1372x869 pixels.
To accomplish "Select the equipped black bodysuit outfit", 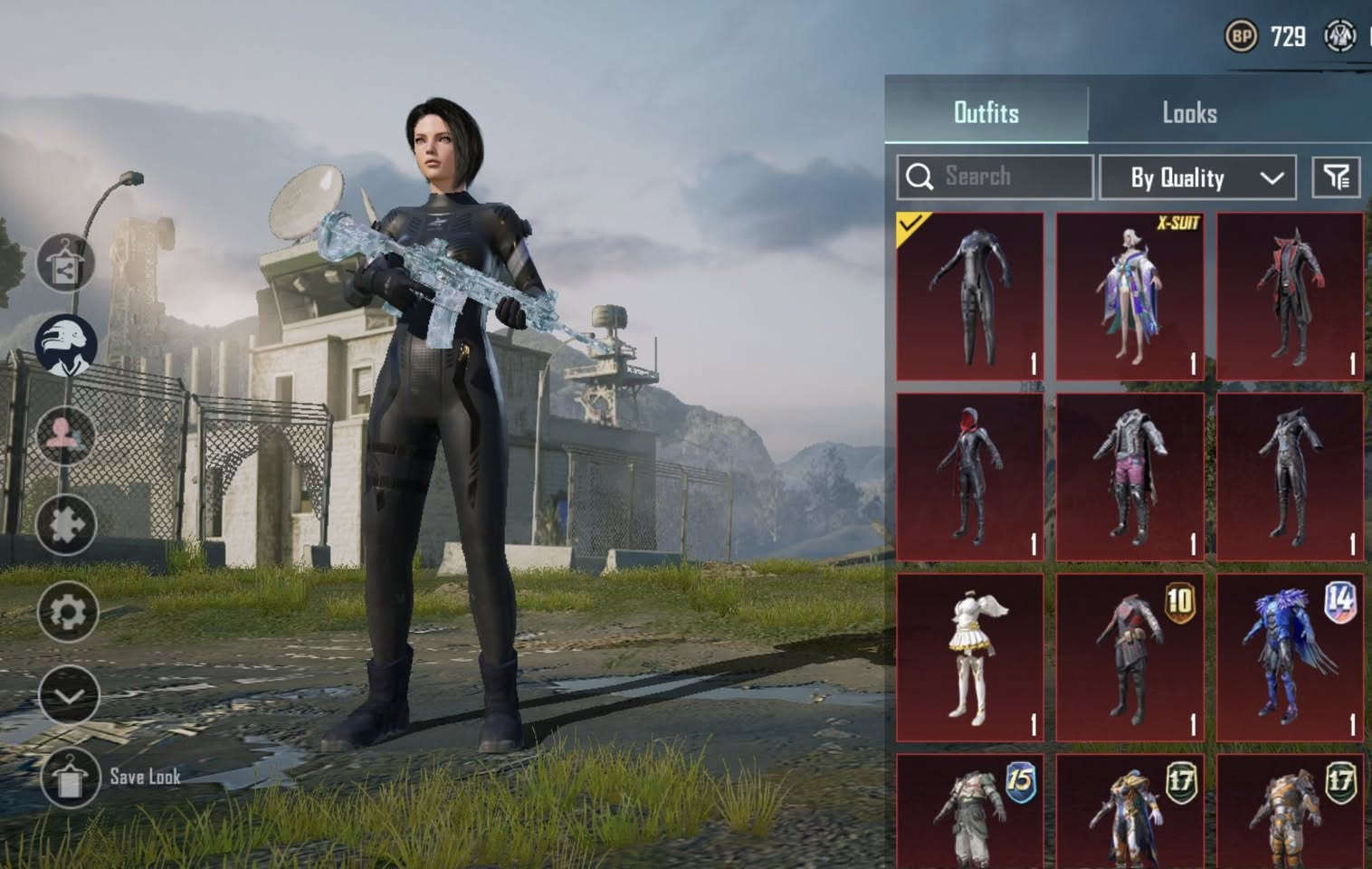I will pyautogui.click(x=969, y=296).
